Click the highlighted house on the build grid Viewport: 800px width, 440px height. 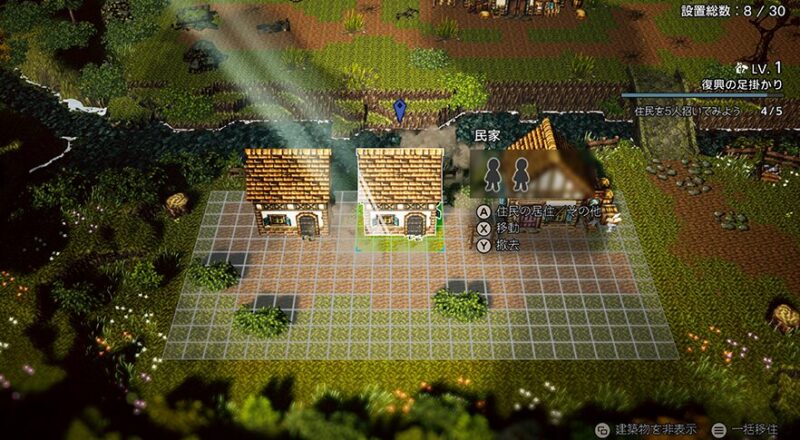(x=400, y=192)
